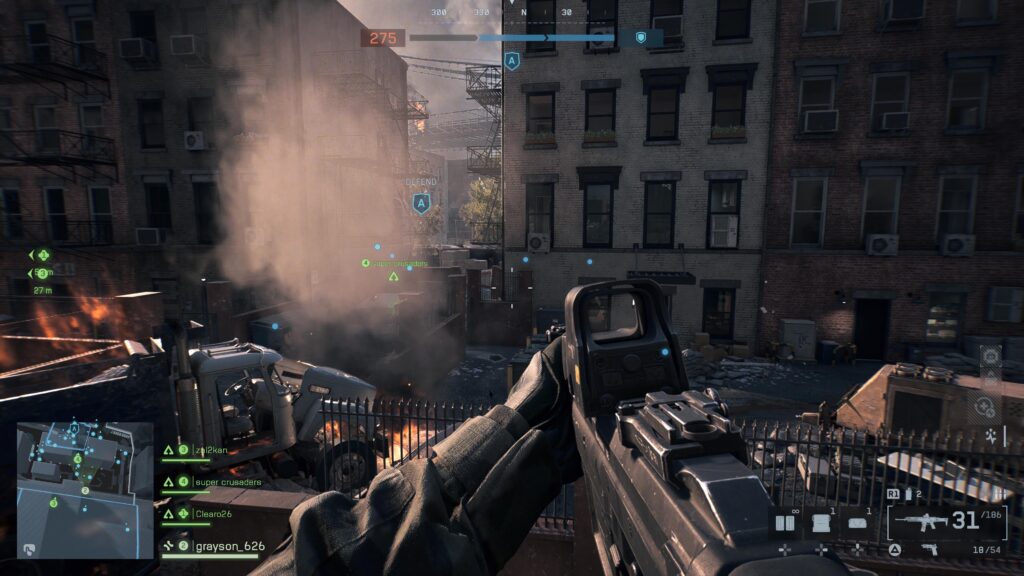Select the primary assault rifle weapon slot

pos(920,521)
